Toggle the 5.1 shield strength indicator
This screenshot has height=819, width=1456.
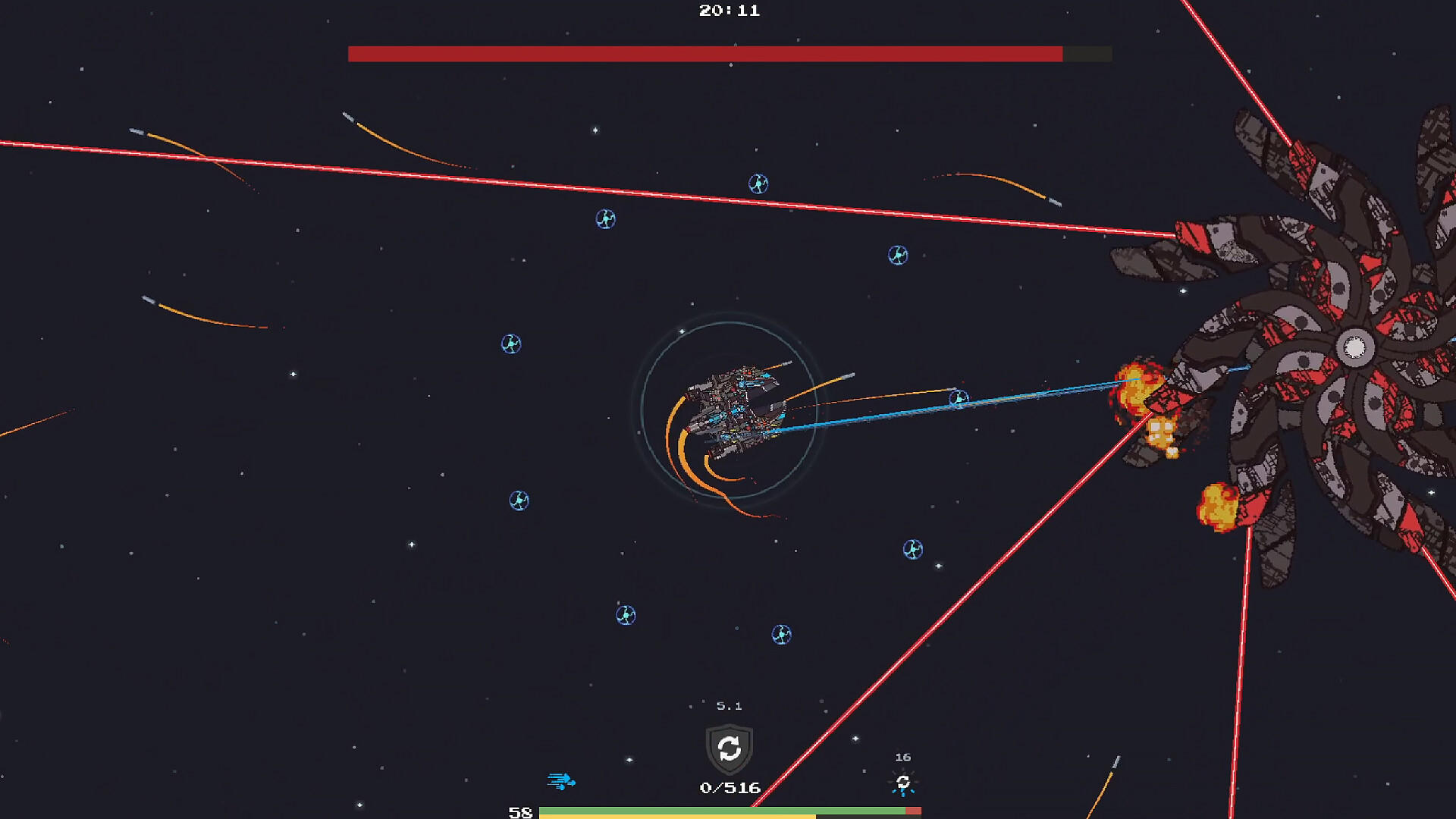(728, 705)
